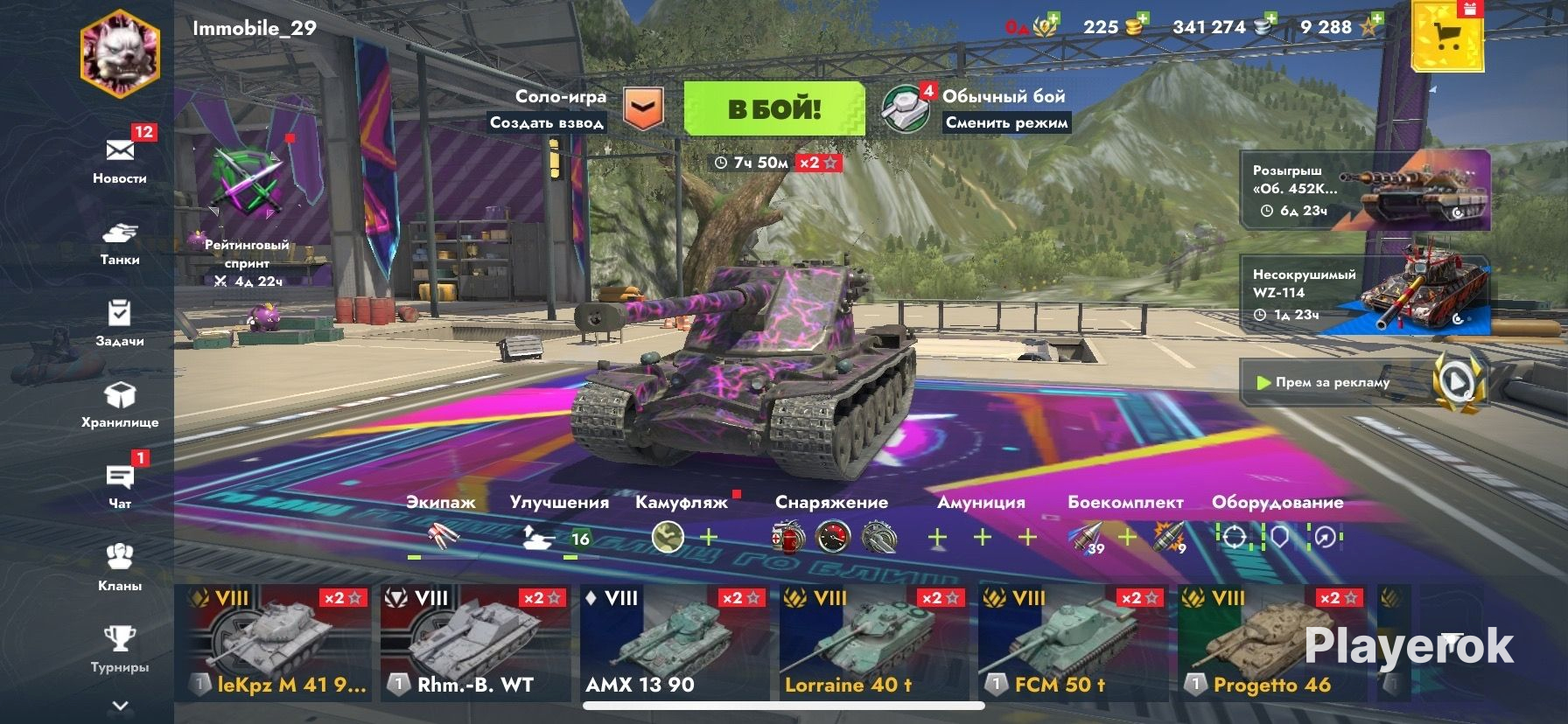Expand the orange platoon dropdown arrow
Screen dimensions: 1568x724
click(x=643, y=109)
